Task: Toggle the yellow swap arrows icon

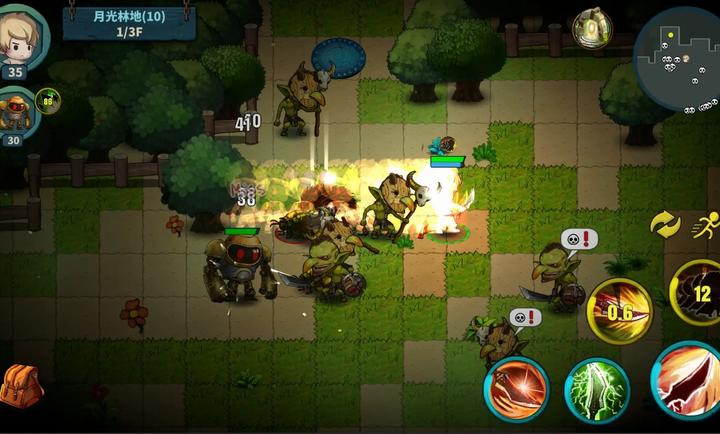Action: (x=665, y=224)
